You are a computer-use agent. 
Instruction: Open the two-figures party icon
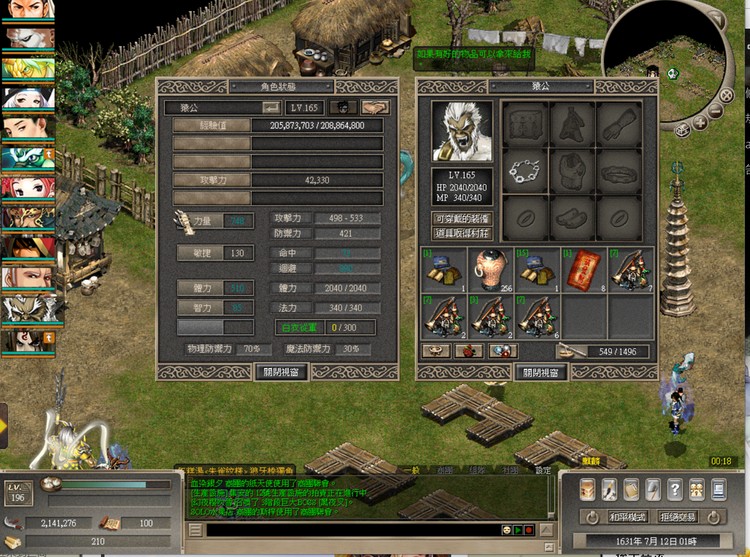pyautogui.click(x=697, y=490)
